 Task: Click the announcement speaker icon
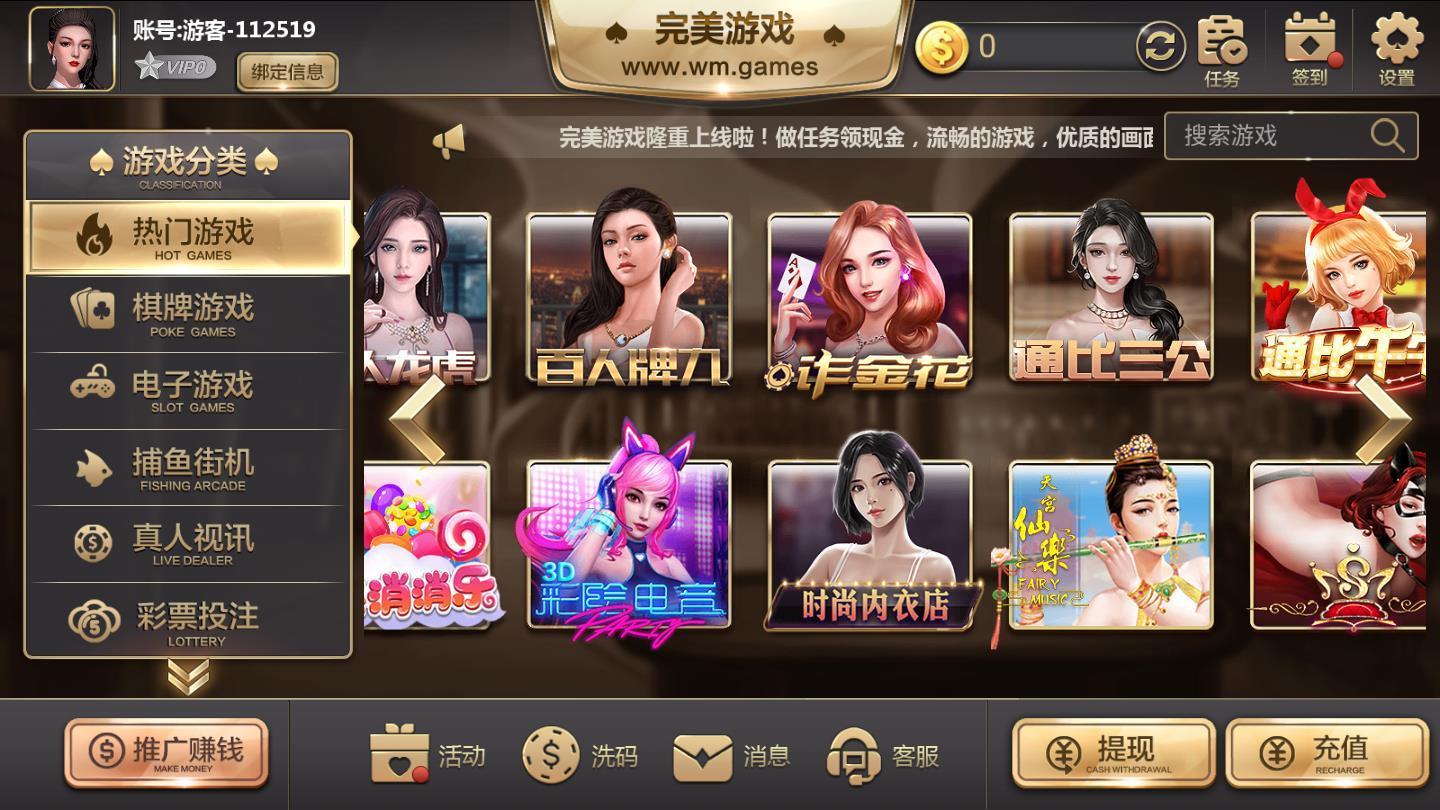pos(447,141)
